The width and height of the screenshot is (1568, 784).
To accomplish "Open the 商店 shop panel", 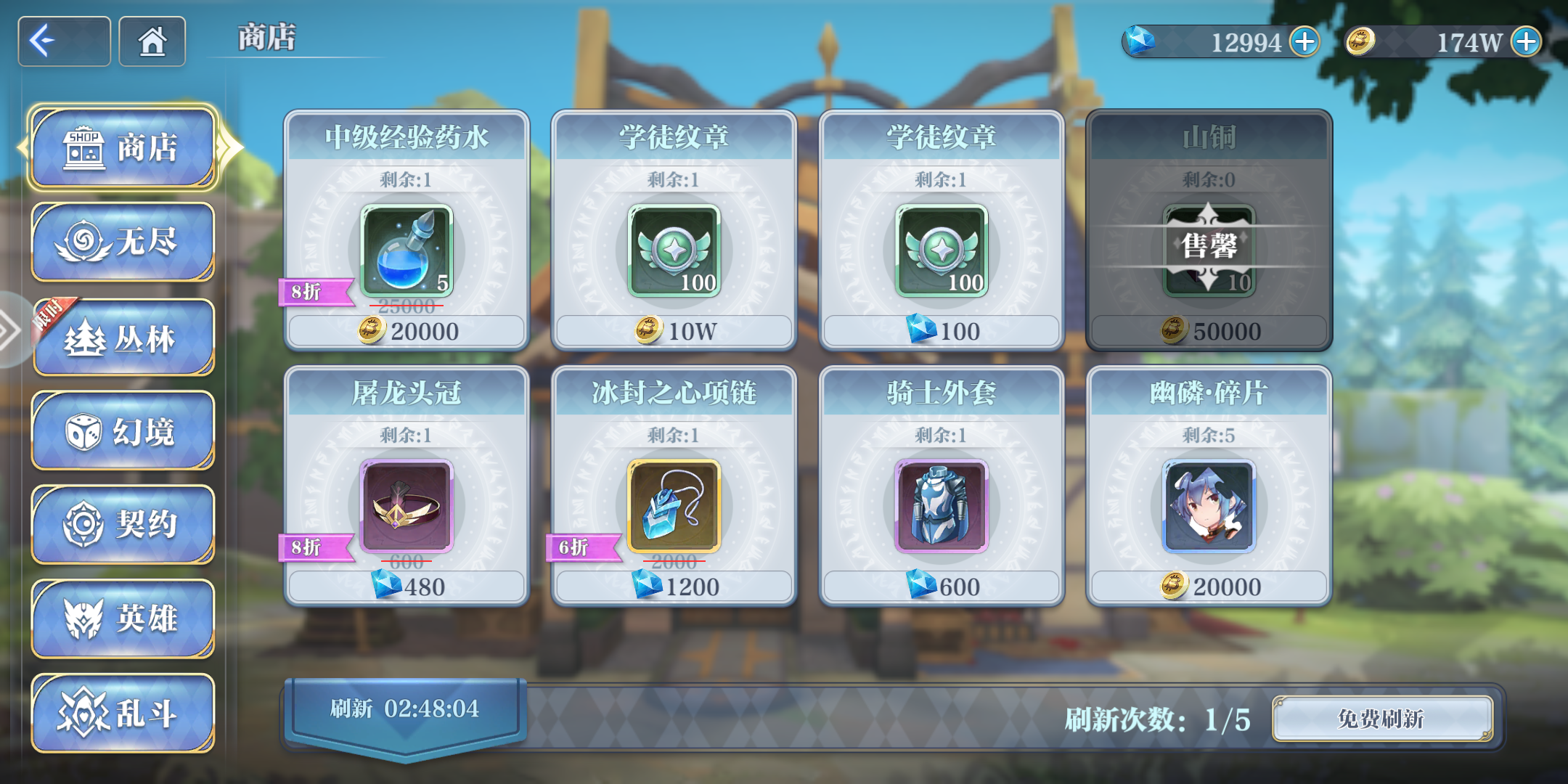I will coord(123,147).
